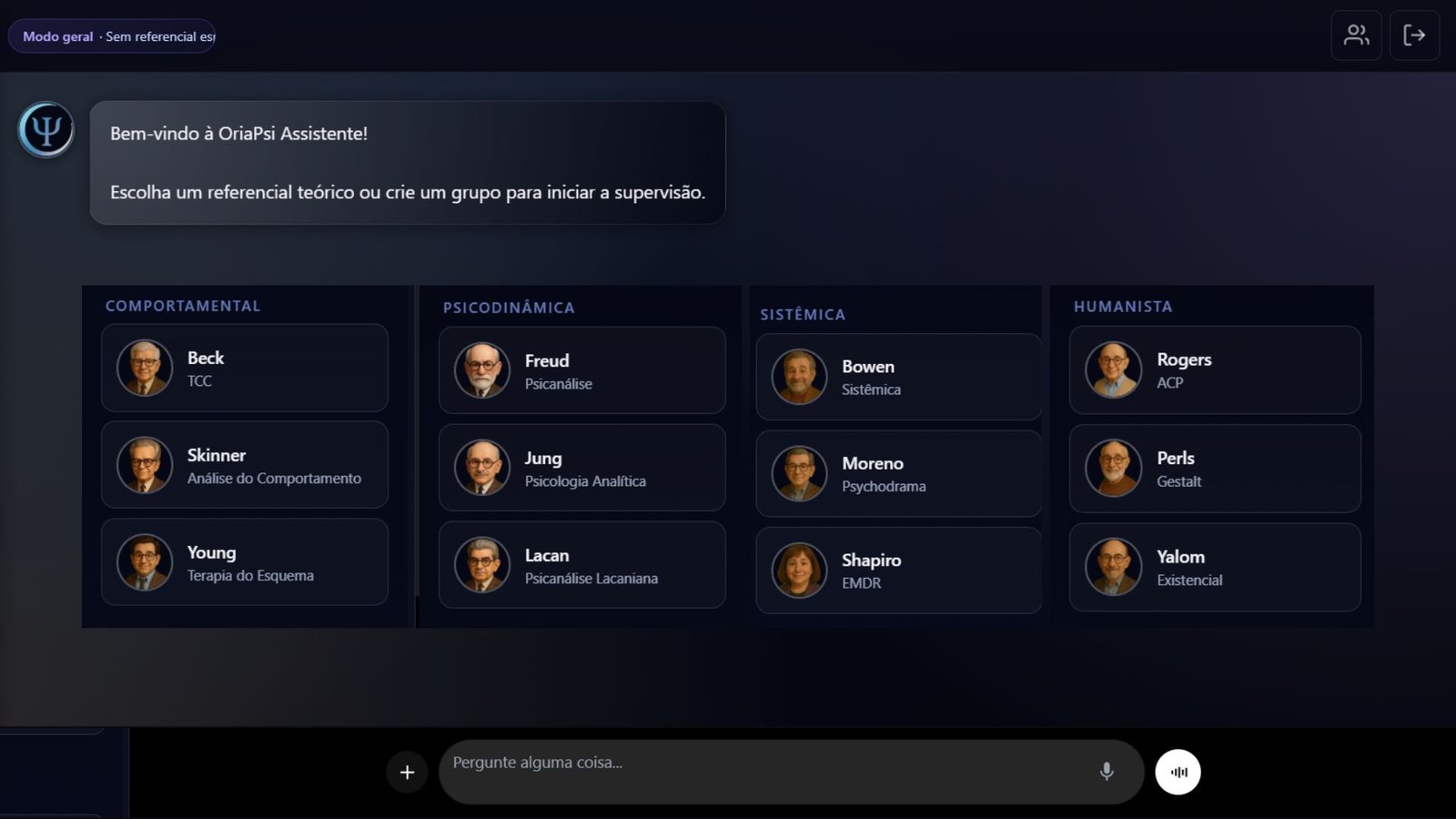Screen dimensions: 1456x819
Task: Choose Skinner Análise do Comportamento
Action: tap(244, 465)
